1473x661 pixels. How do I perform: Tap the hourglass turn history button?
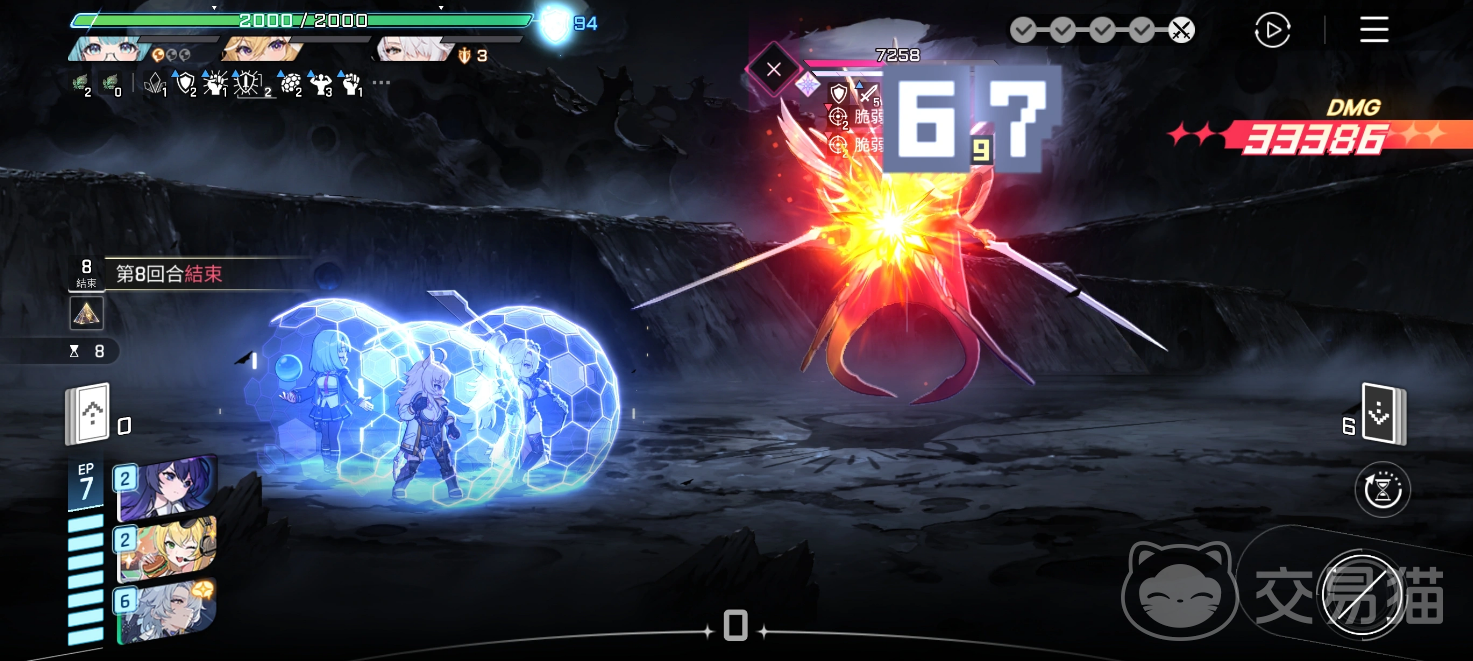coord(1382,490)
